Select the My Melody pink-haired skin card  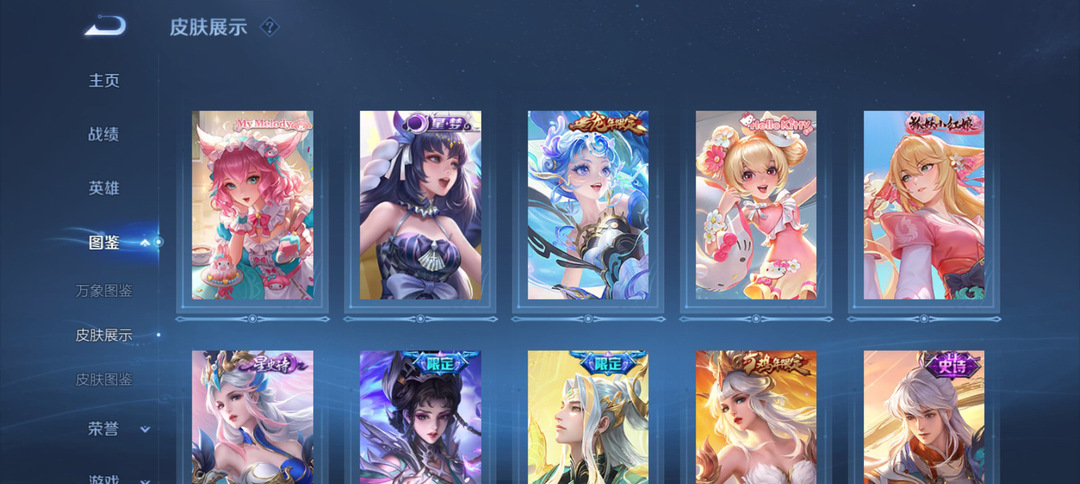pos(252,205)
